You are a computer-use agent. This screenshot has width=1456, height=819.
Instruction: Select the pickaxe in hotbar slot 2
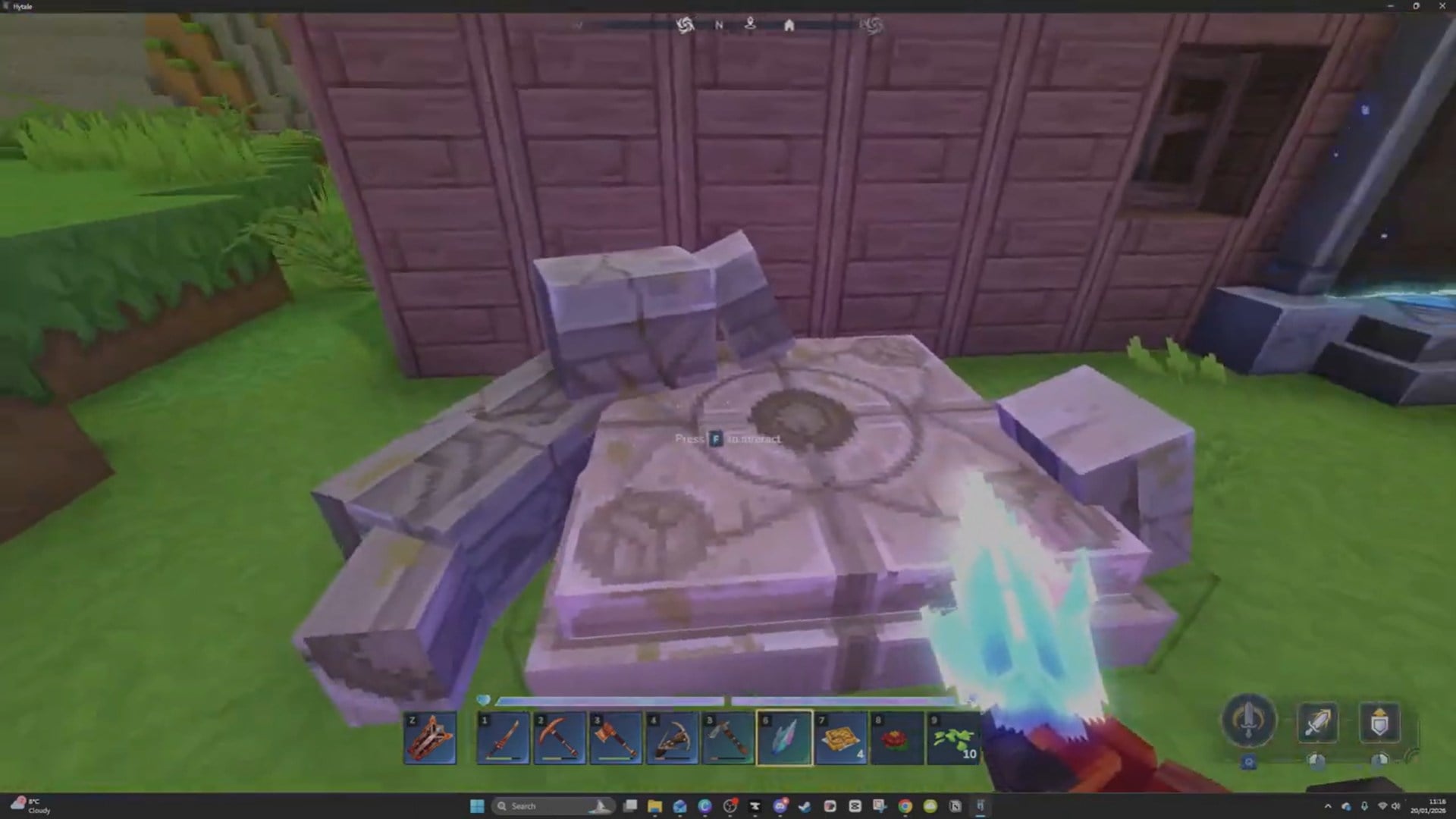(560, 736)
